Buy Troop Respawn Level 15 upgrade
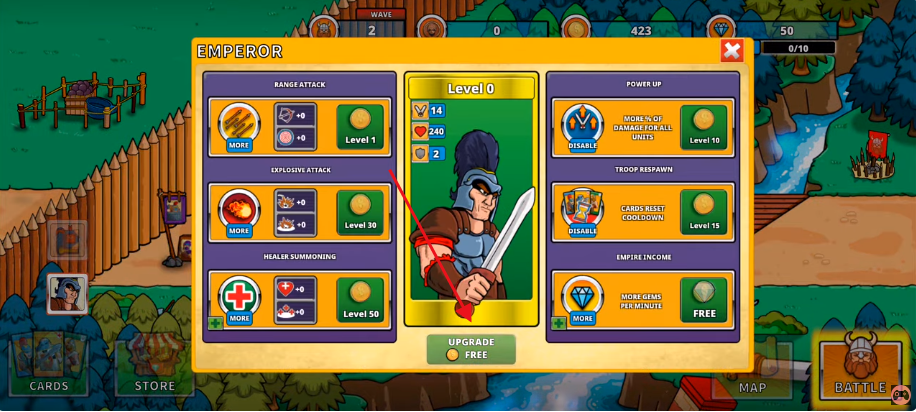Image resolution: width=916 pixels, height=412 pixels. 703,212
